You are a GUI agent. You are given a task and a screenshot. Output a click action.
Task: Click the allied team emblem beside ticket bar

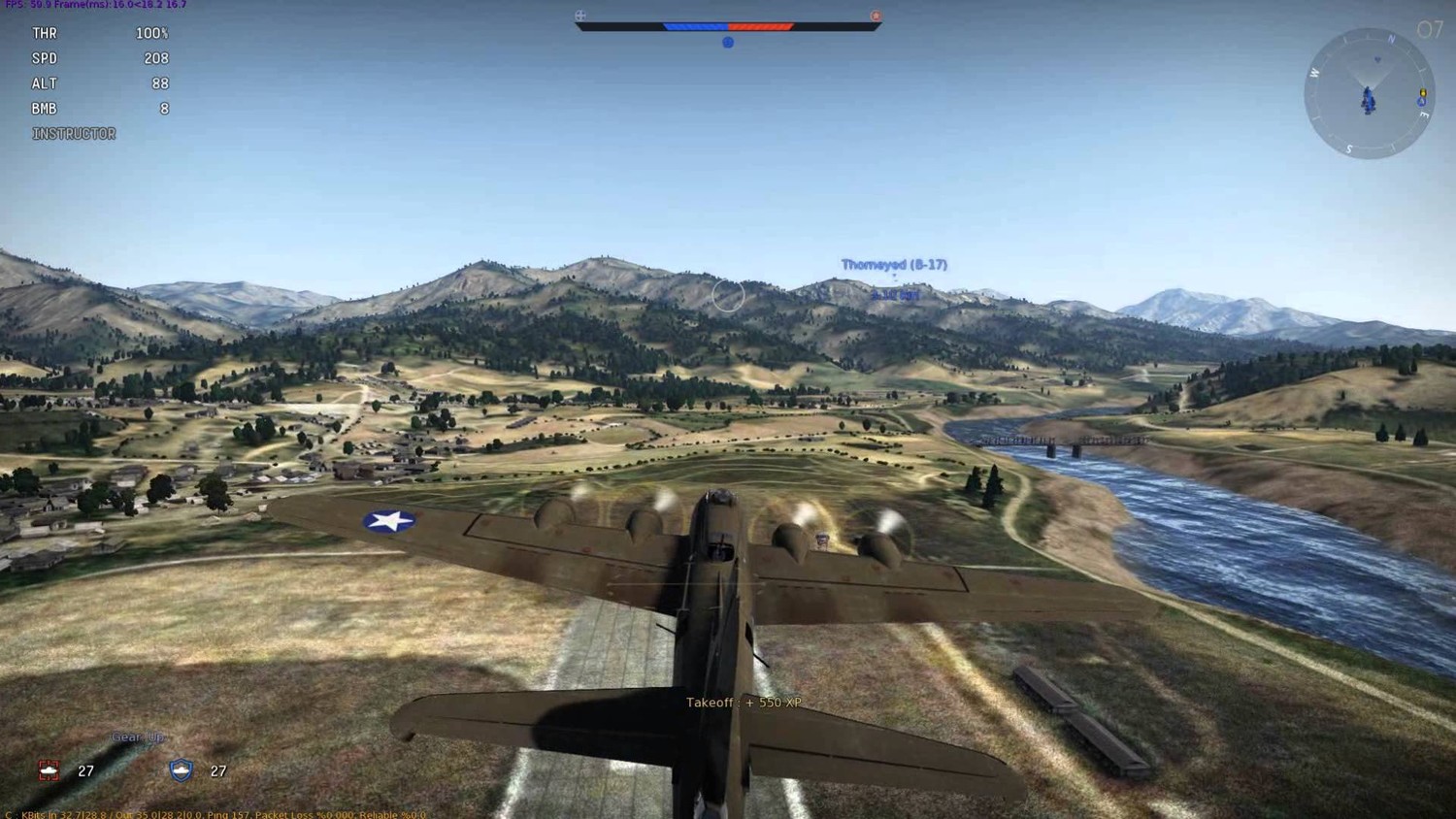click(580, 16)
